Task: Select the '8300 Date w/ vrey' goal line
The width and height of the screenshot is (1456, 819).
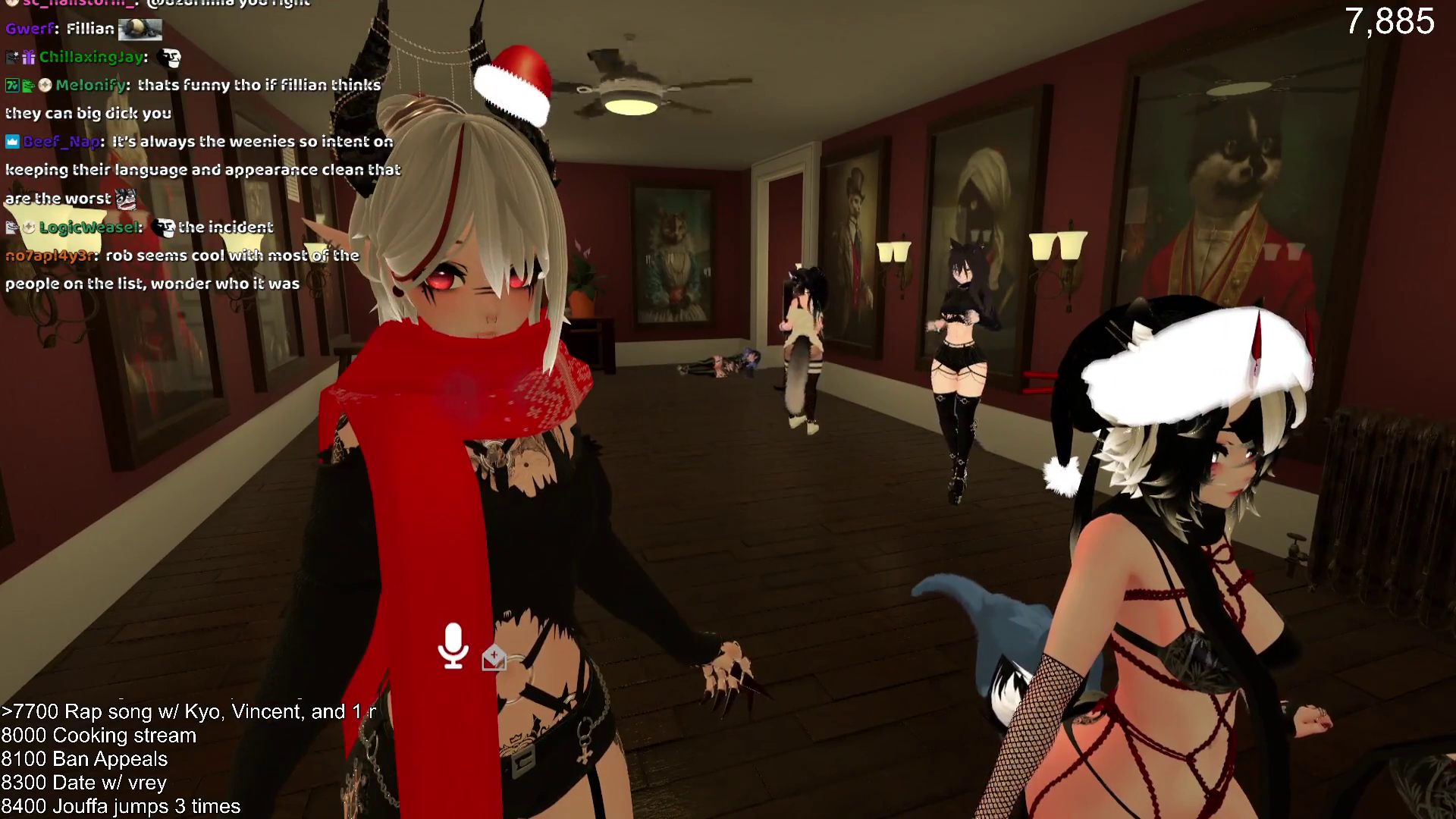Action: [x=83, y=783]
